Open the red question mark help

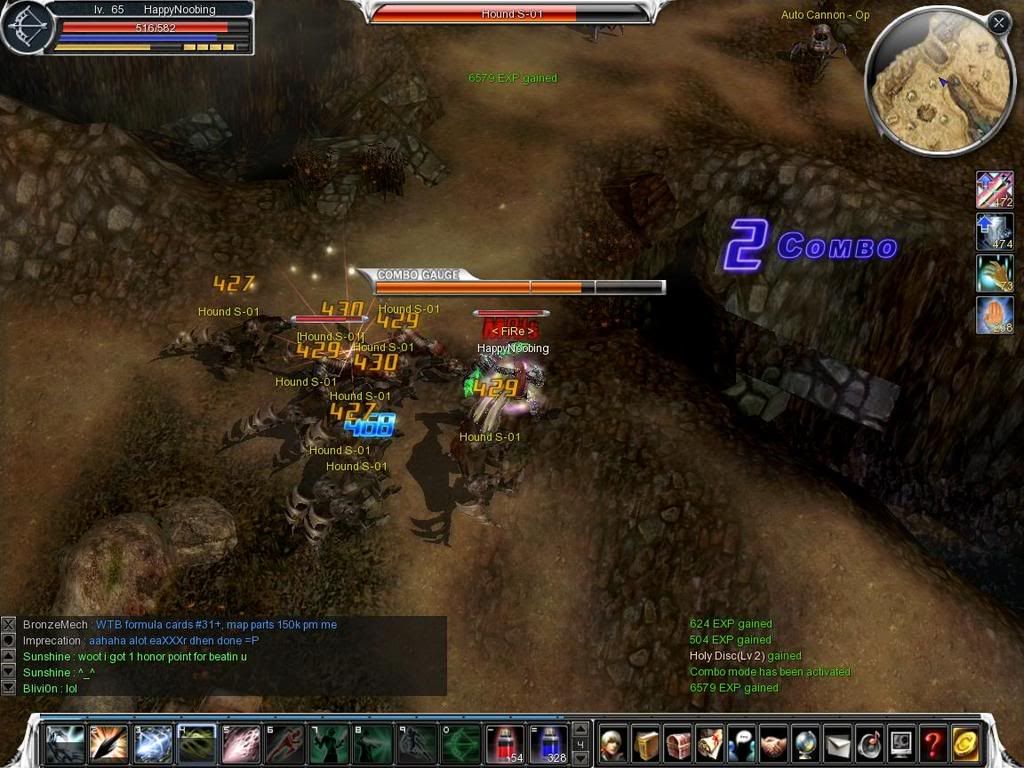(x=934, y=744)
